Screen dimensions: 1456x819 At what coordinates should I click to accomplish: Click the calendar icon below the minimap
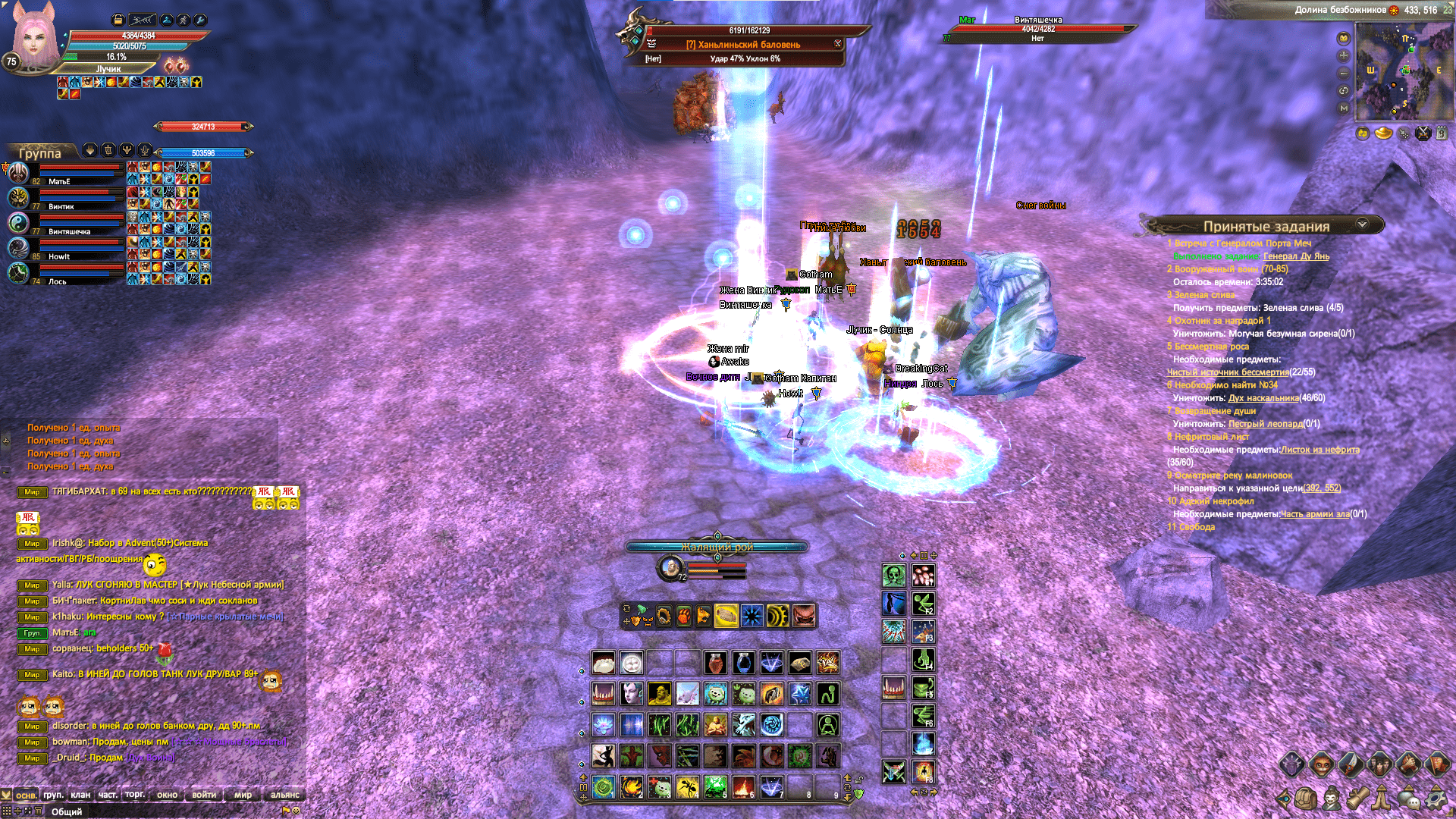click(x=1442, y=134)
